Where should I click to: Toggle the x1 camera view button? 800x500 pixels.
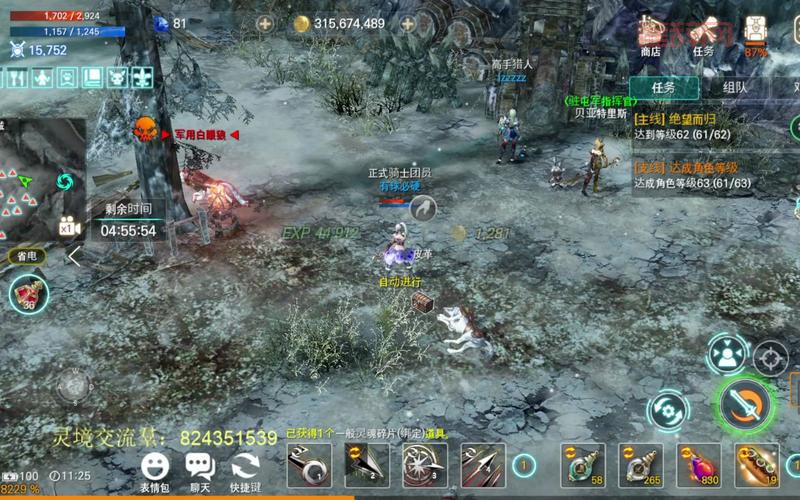coord(69,227)
